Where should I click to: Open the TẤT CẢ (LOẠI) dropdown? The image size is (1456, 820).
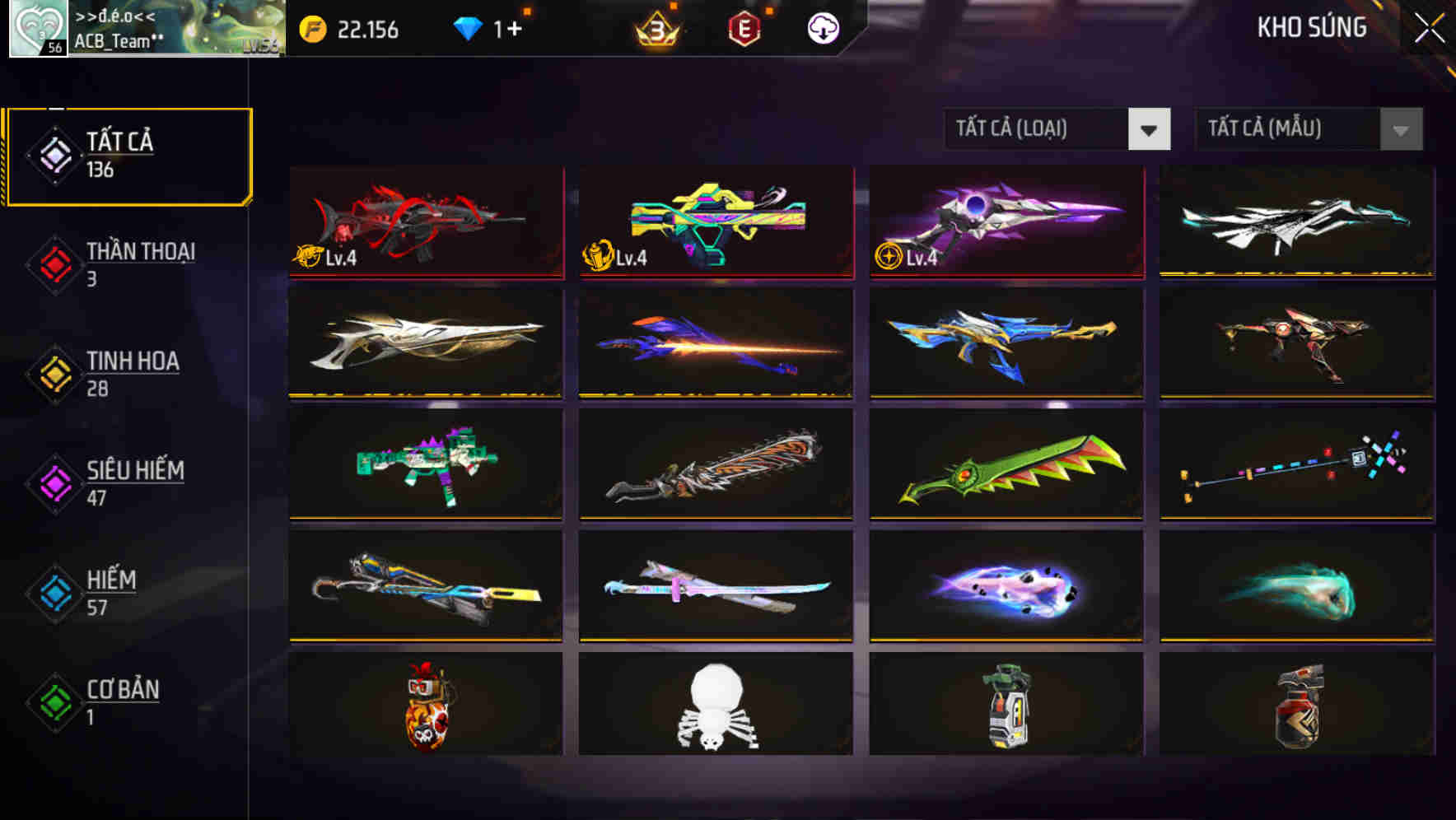(1057, 129)
